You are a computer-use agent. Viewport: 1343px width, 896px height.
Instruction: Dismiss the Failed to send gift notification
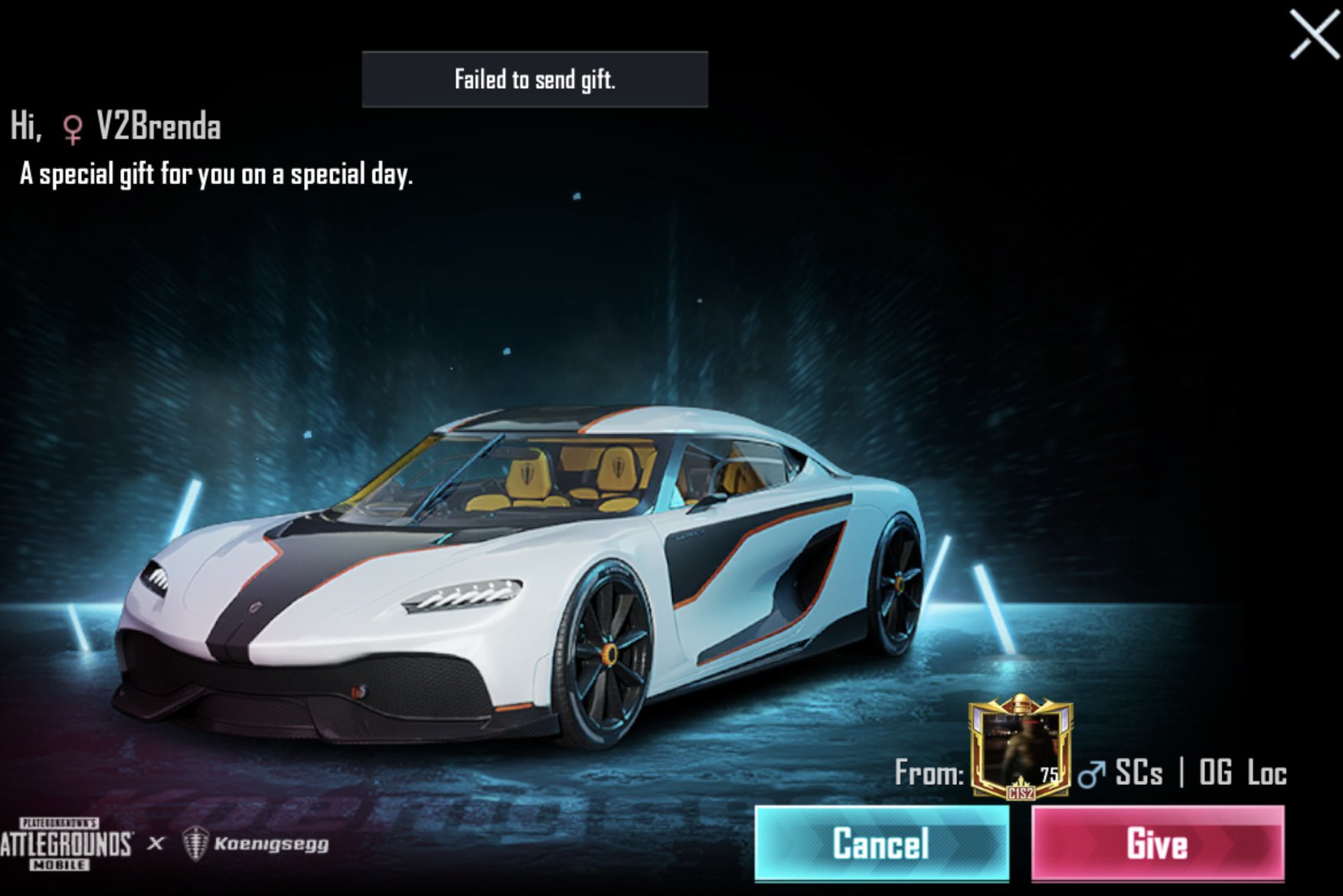coord(536,79)
